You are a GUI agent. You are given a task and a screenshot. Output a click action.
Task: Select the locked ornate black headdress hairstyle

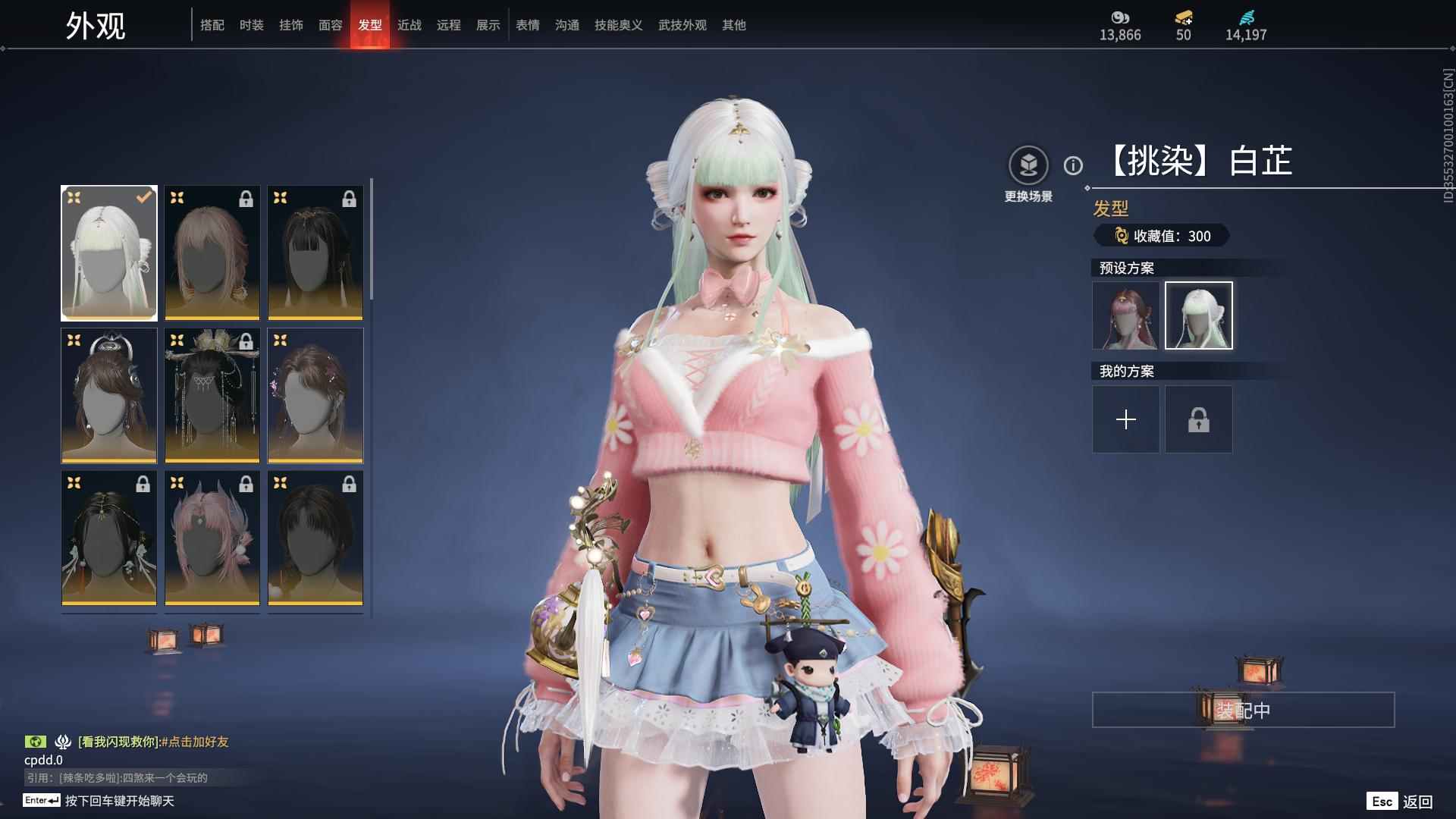click(212, 395)
